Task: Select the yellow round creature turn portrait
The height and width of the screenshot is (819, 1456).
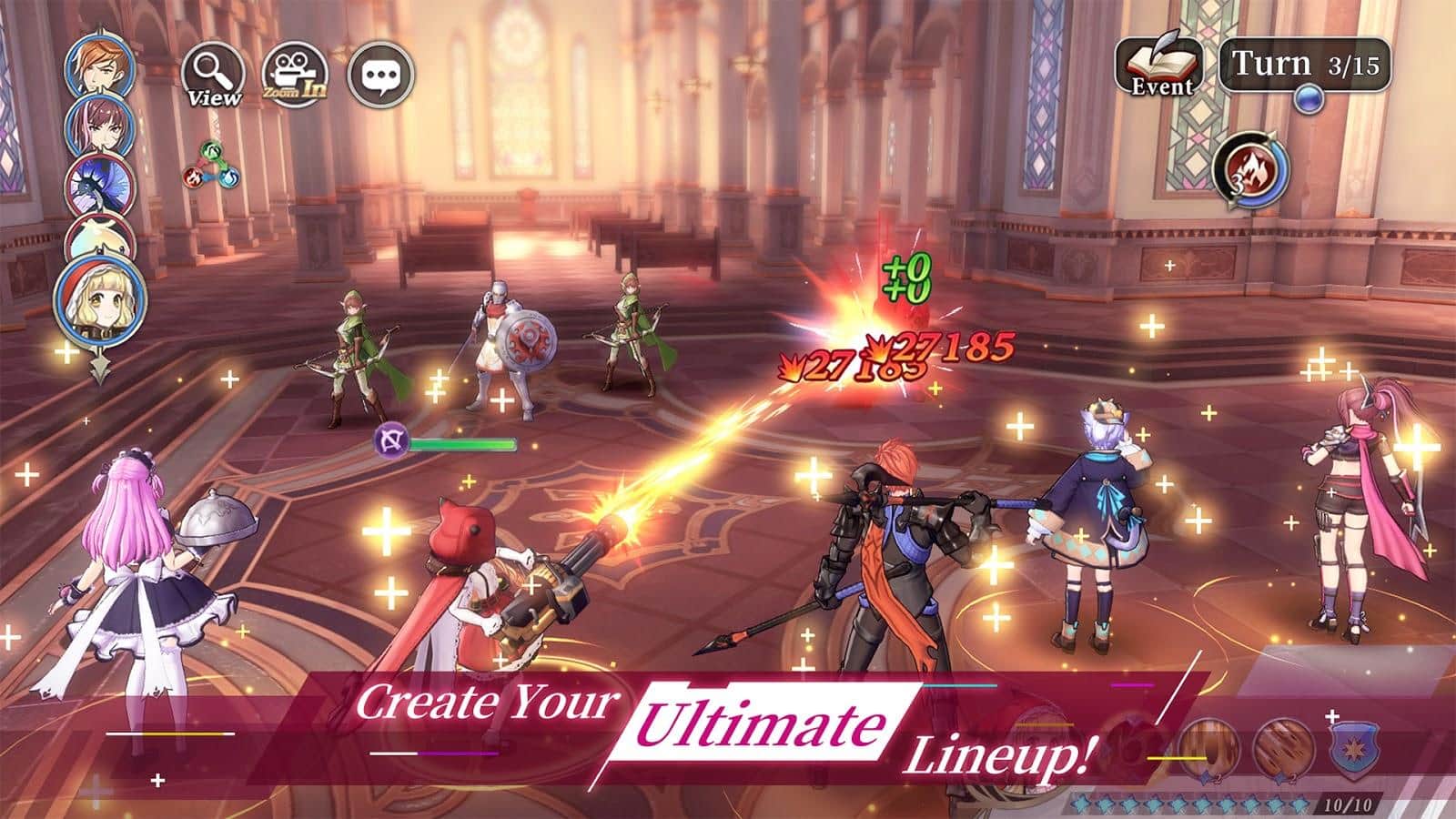Action: pyautogui.click(x=100, y=237)
